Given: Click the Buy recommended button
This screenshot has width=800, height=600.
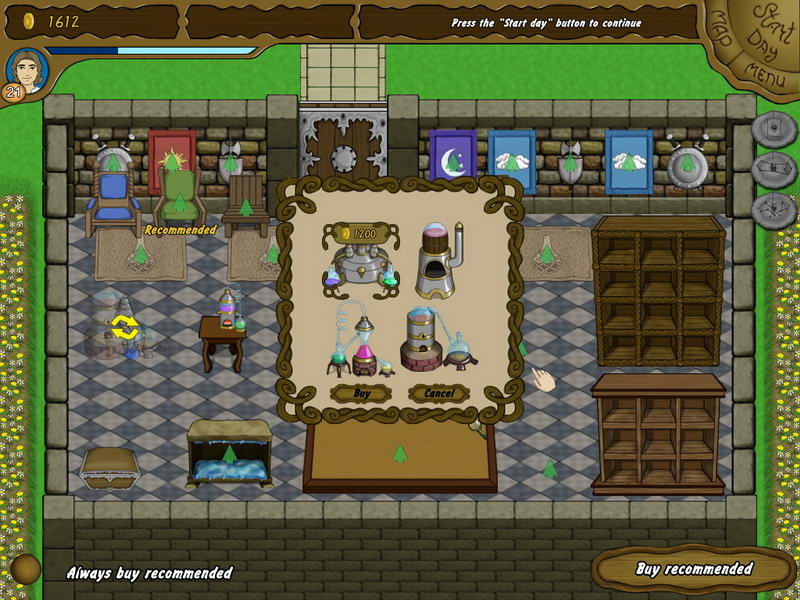Looking at the screenshot, I should pyautogui.click(x=694, y=569).
